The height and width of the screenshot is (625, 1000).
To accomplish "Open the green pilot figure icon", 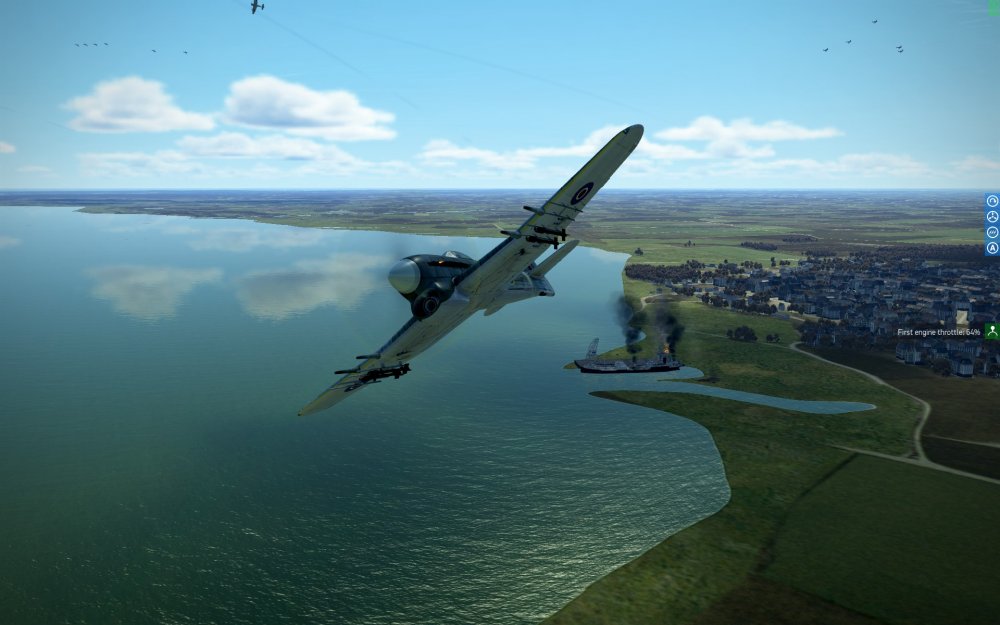I will (992, 331).
